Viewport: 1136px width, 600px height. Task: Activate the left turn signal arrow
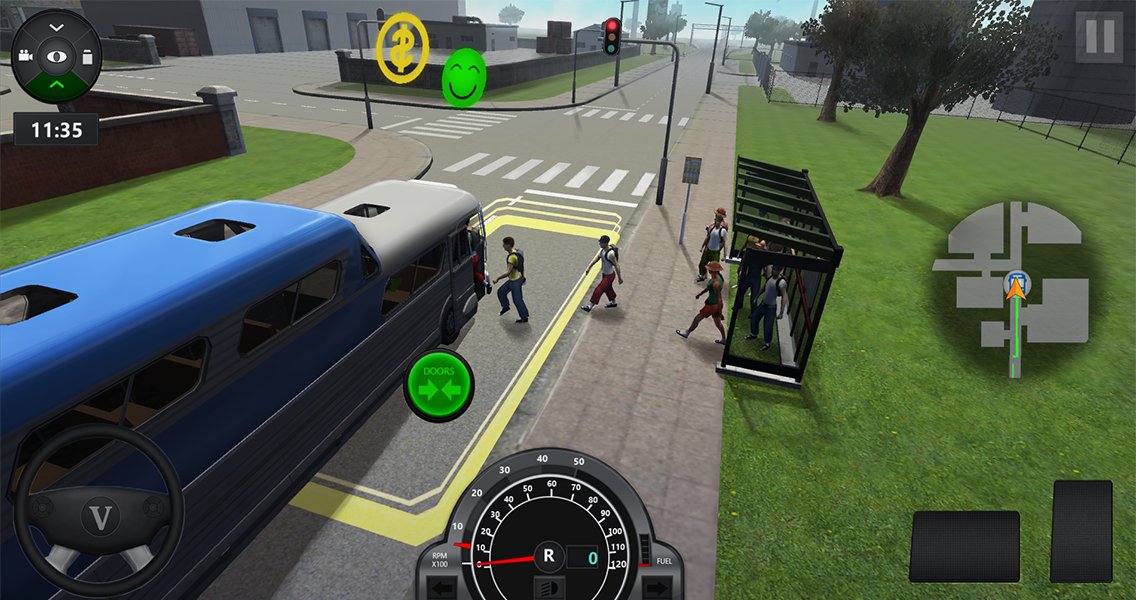[x=440, y=587]
